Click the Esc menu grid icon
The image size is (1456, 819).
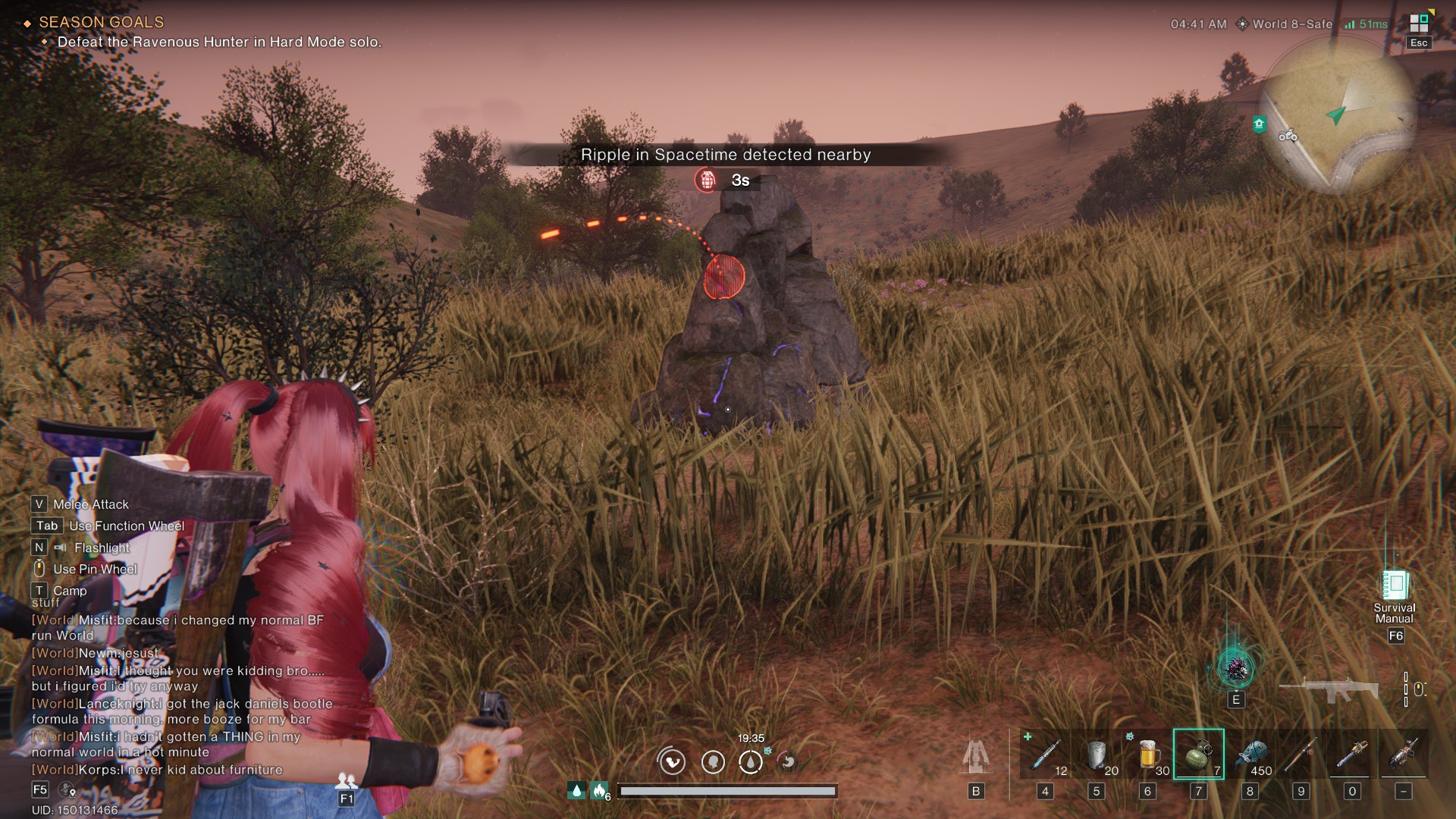pyautogui.click(x=1417, y=24)
